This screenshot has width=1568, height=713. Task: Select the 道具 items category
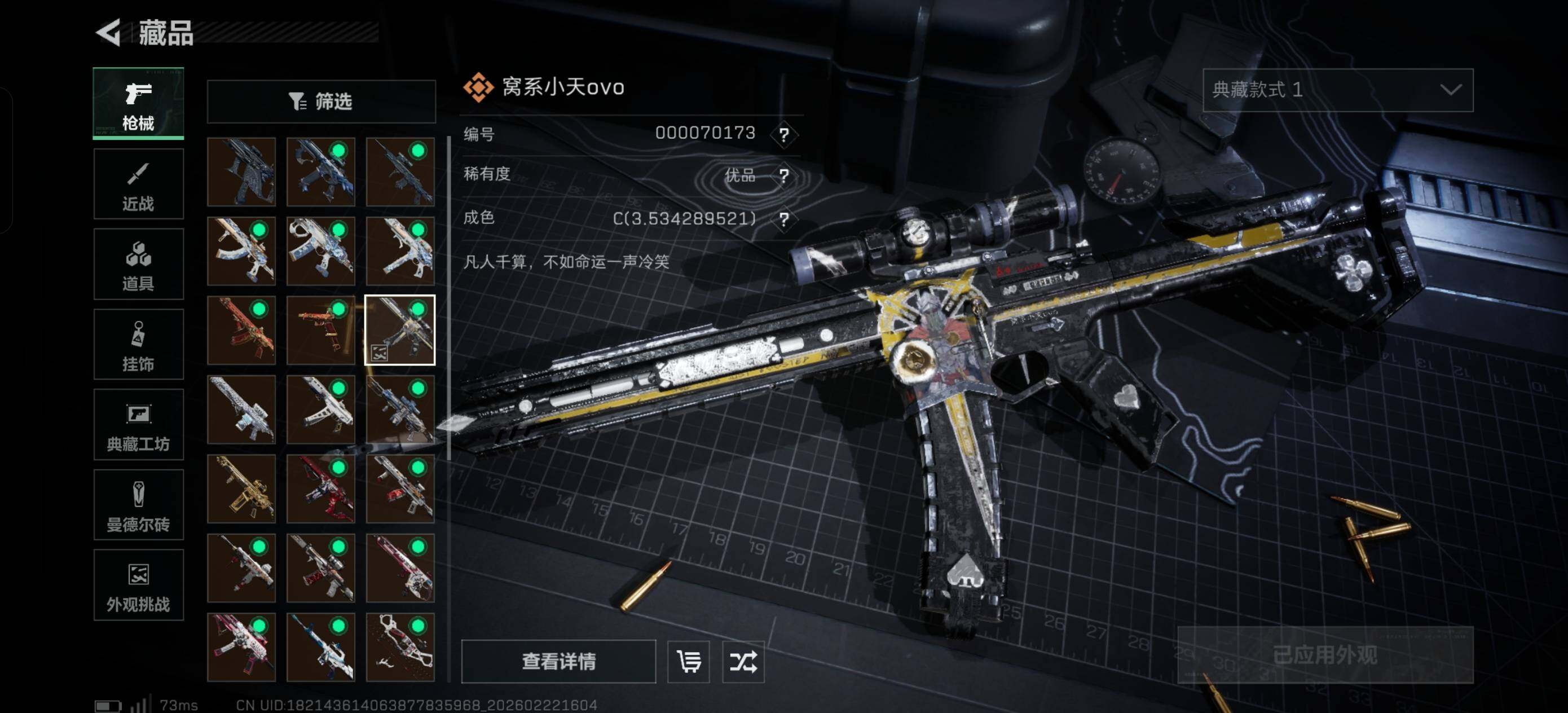pos(138,264)
